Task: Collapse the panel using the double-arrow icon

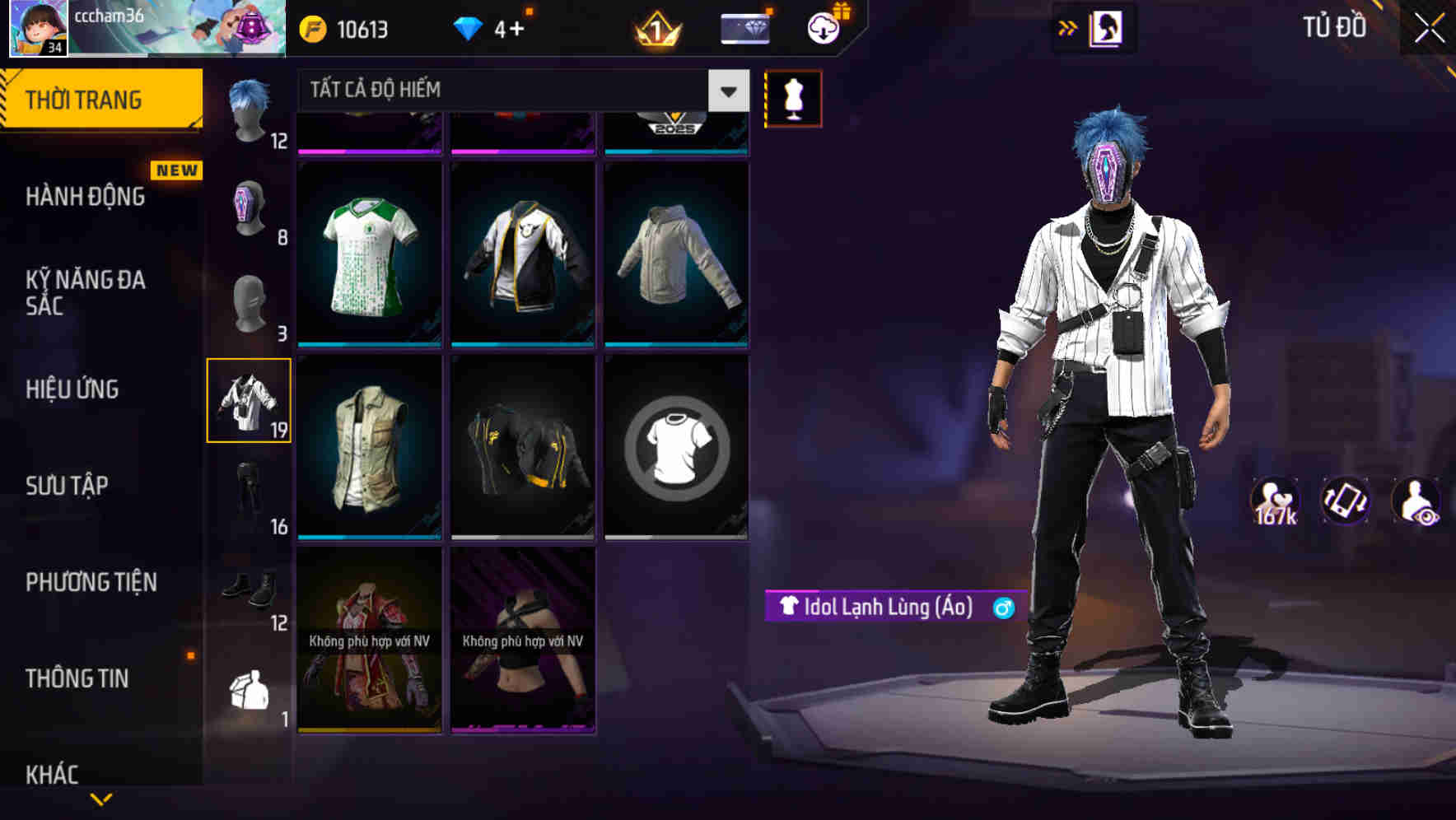Action: [1068, 27]
